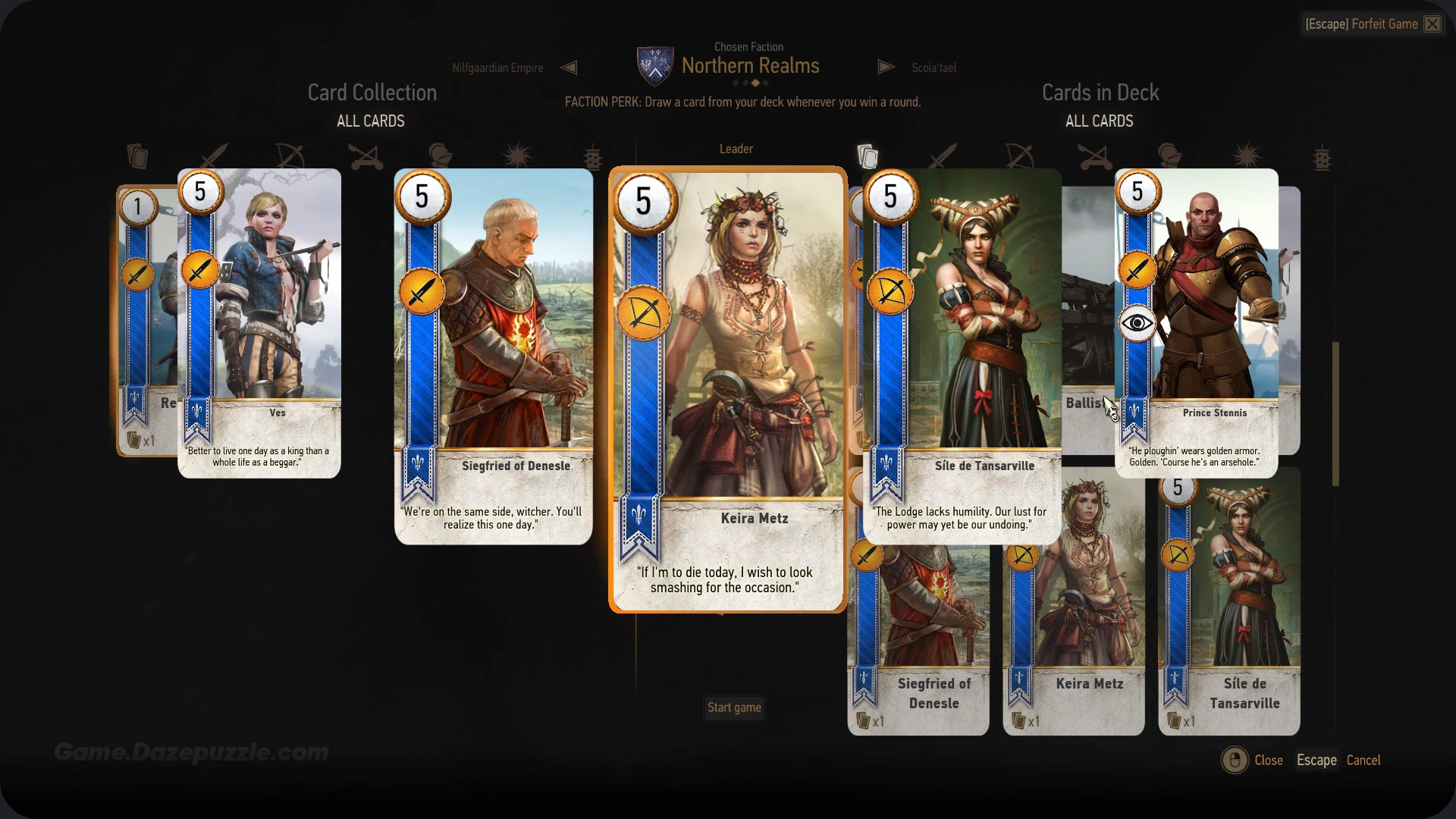Select the all-cards stack icon above Cards in Deck
The image size is (1456, 819).
(x=868, y=155)
